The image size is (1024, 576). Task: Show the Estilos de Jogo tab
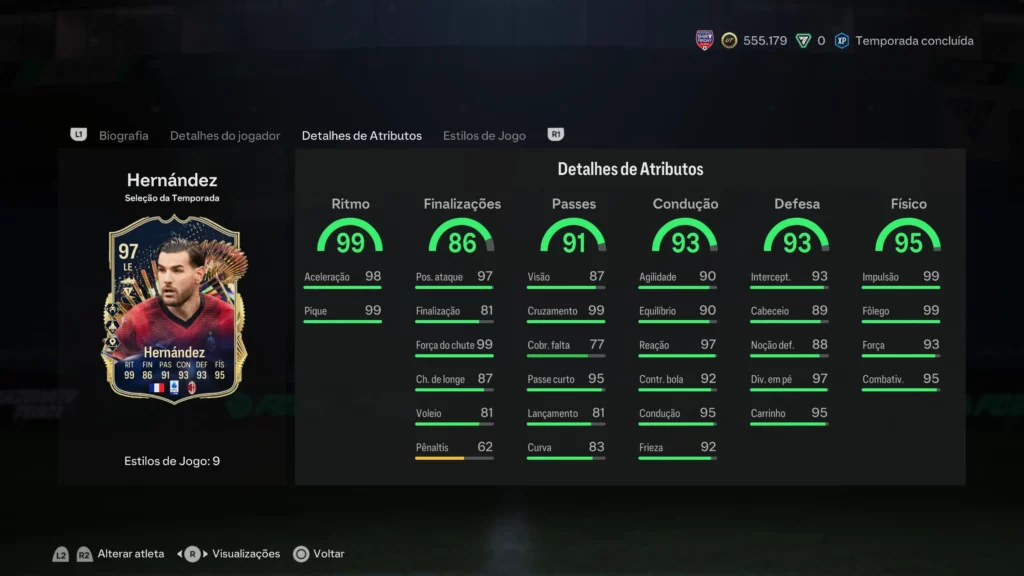(x=484, y=135)
